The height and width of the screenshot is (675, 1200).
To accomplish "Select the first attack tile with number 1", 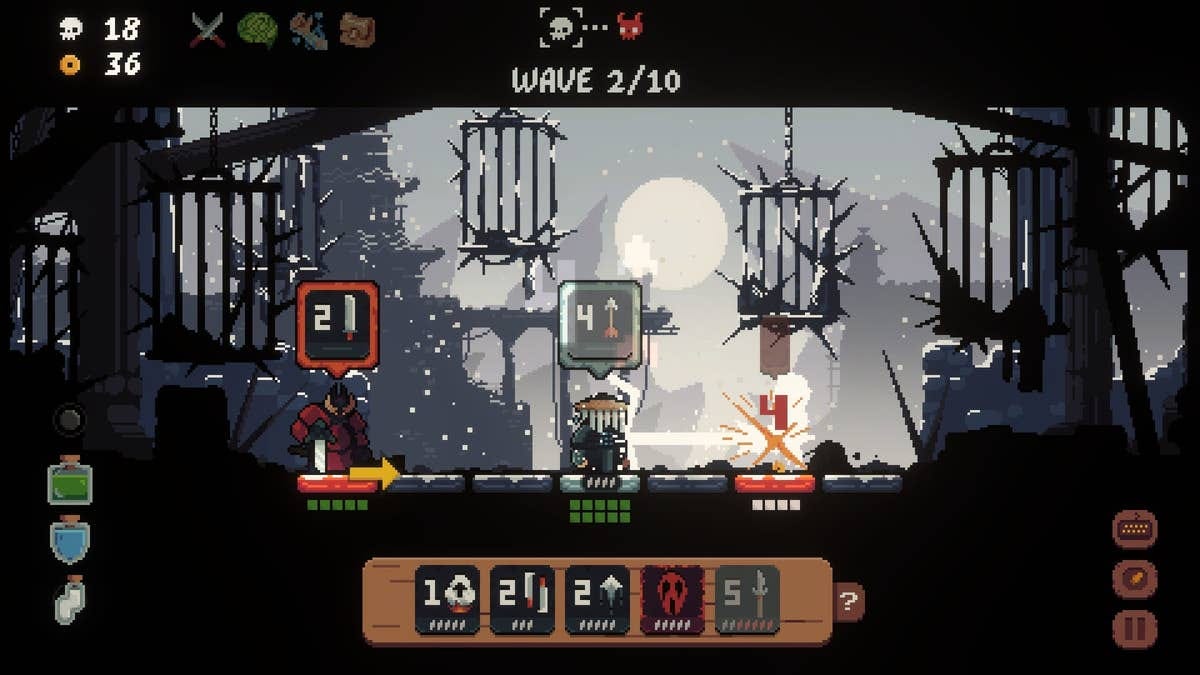I will tap(447, 600).
